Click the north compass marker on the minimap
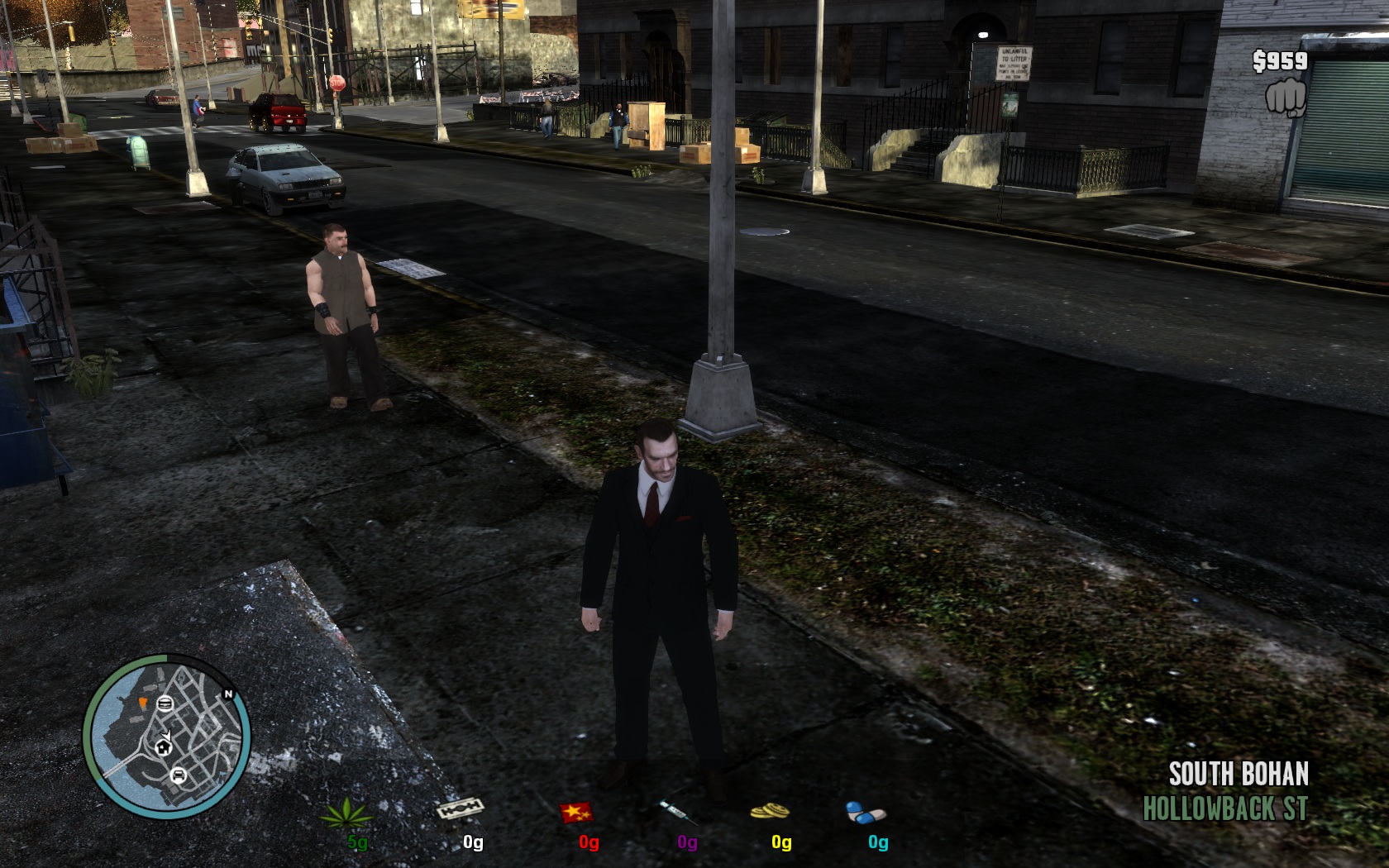Screen dimensions: 1389x868 tap(228, 694)
